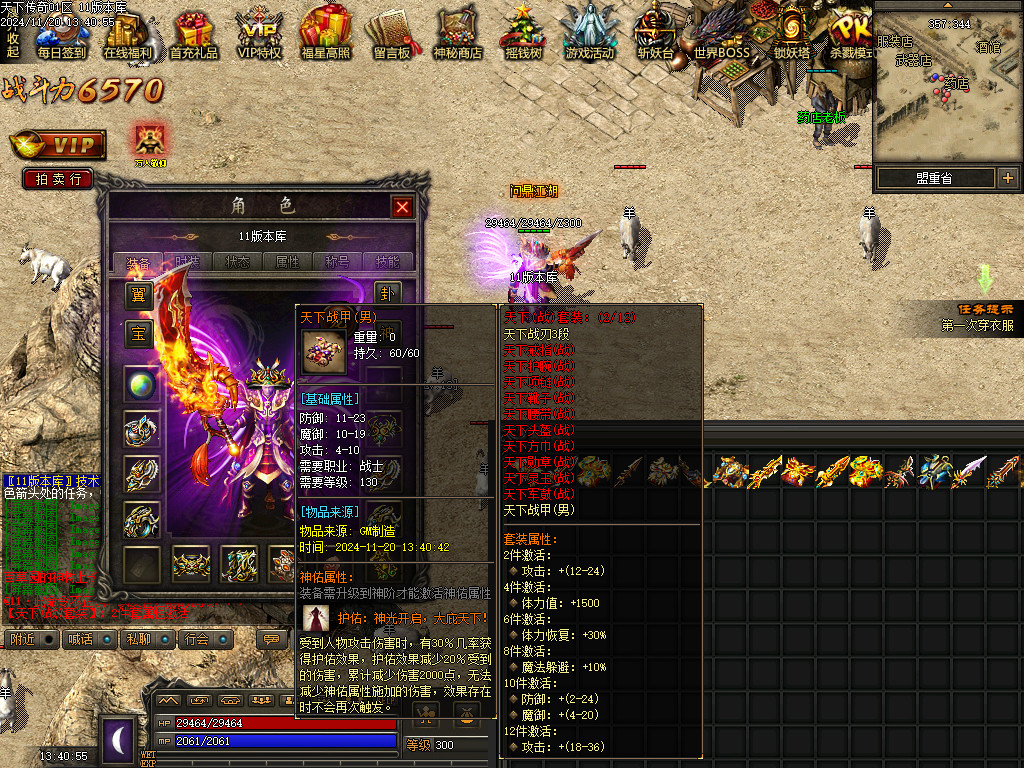Image resolution: width=1024 pixels, height=768 pixels.
Task: Open the VIP gold ingot button
Action: [58, 145]
